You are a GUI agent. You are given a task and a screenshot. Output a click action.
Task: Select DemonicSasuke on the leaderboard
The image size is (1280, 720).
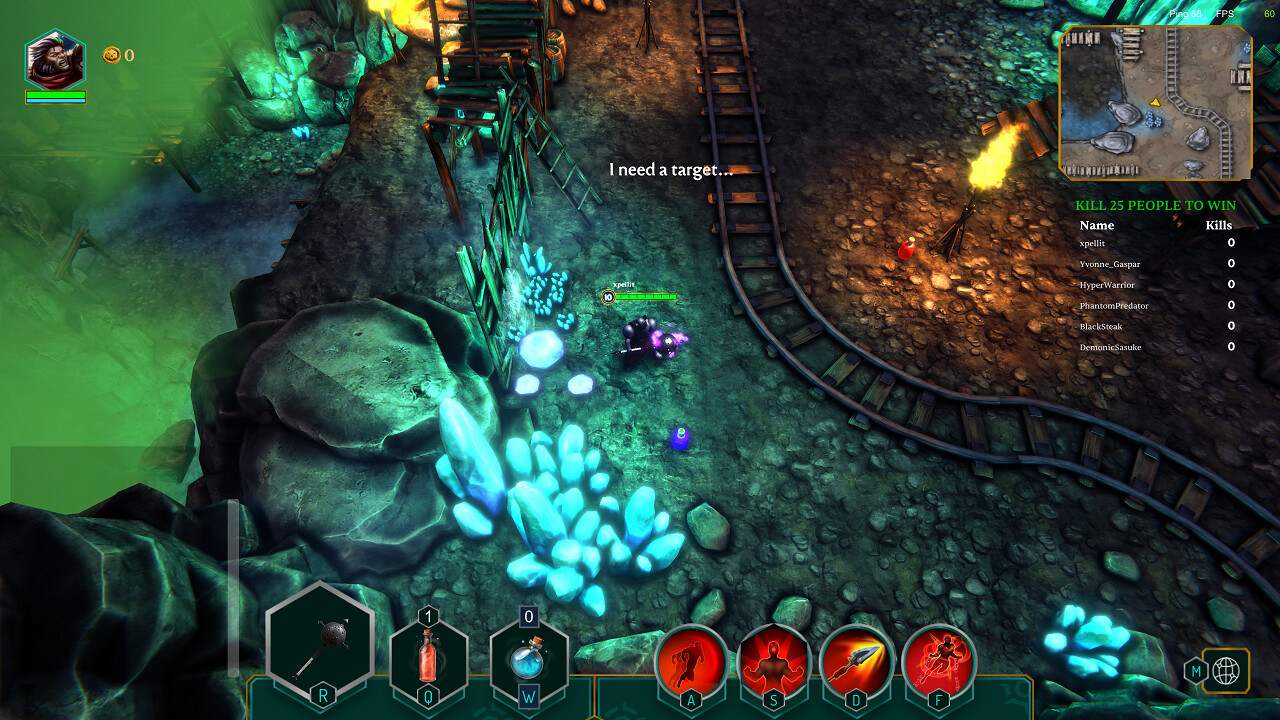[1109, 346]
